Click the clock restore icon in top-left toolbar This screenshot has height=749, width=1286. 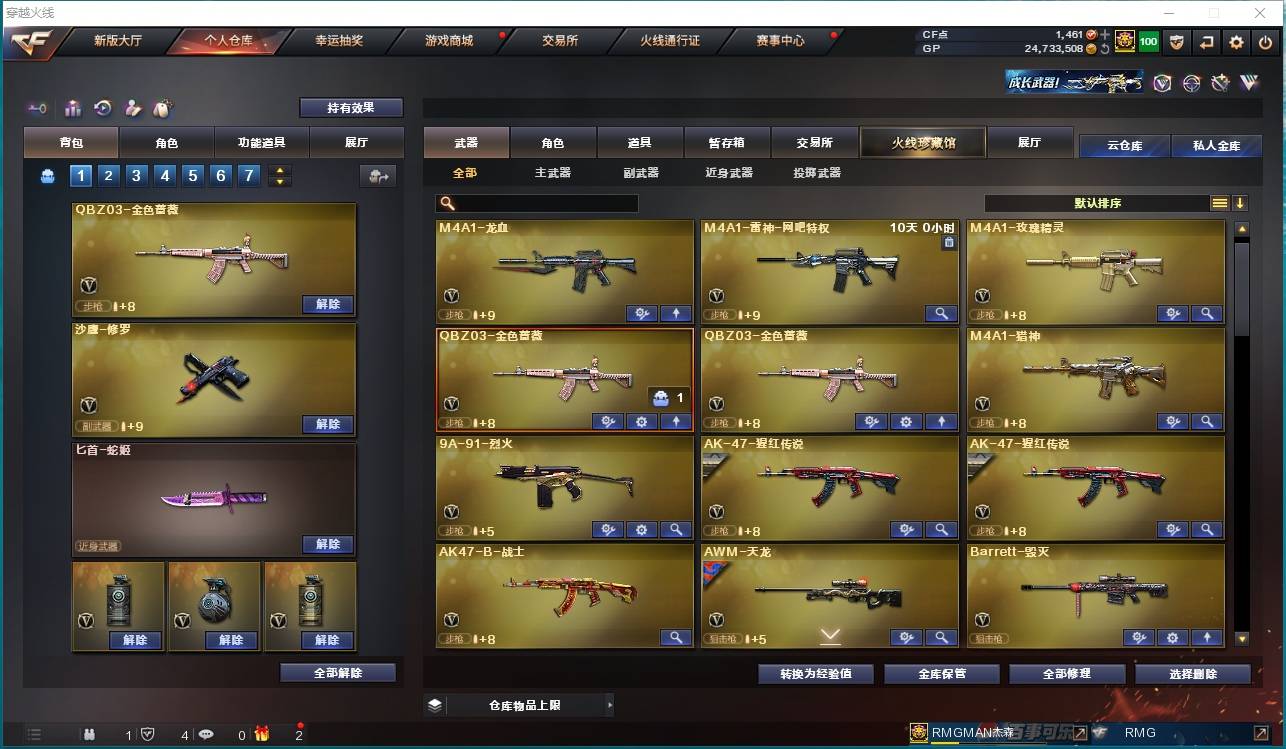point(102,108)
